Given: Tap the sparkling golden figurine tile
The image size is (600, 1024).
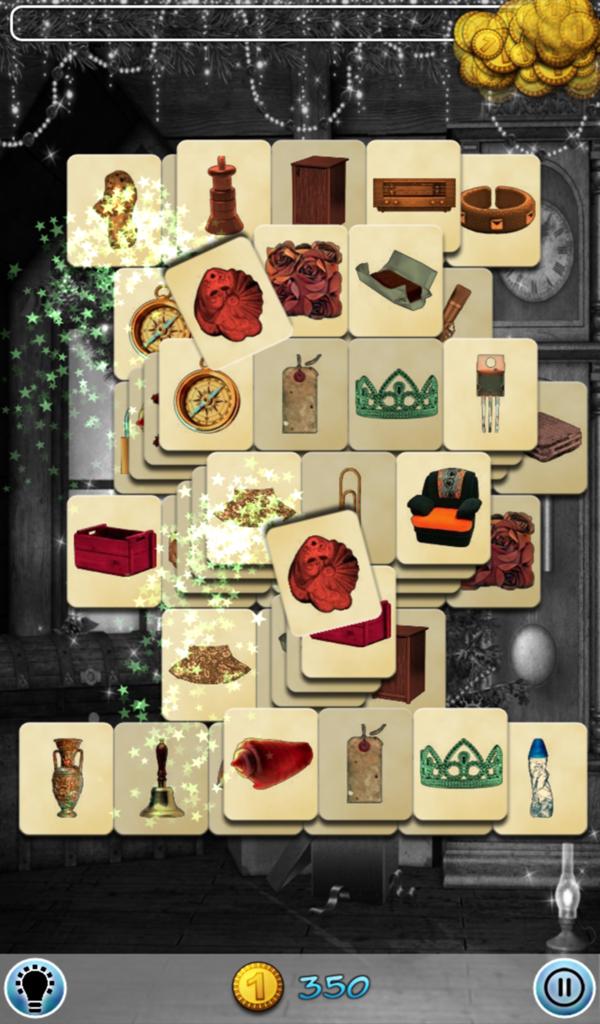Looking at the screenshot, I should pyautogui.click(x=116, y=209).
